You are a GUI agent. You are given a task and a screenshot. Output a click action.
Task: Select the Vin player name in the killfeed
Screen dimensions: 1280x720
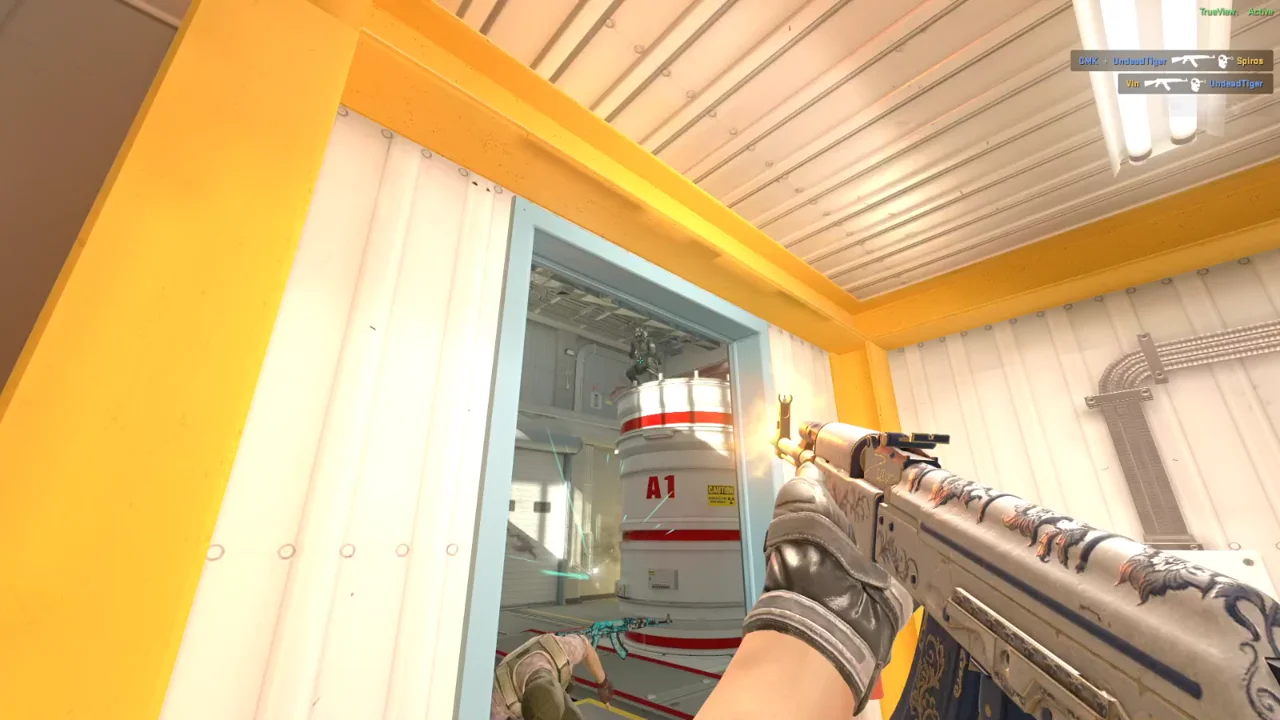click(x=1132, y=83)
